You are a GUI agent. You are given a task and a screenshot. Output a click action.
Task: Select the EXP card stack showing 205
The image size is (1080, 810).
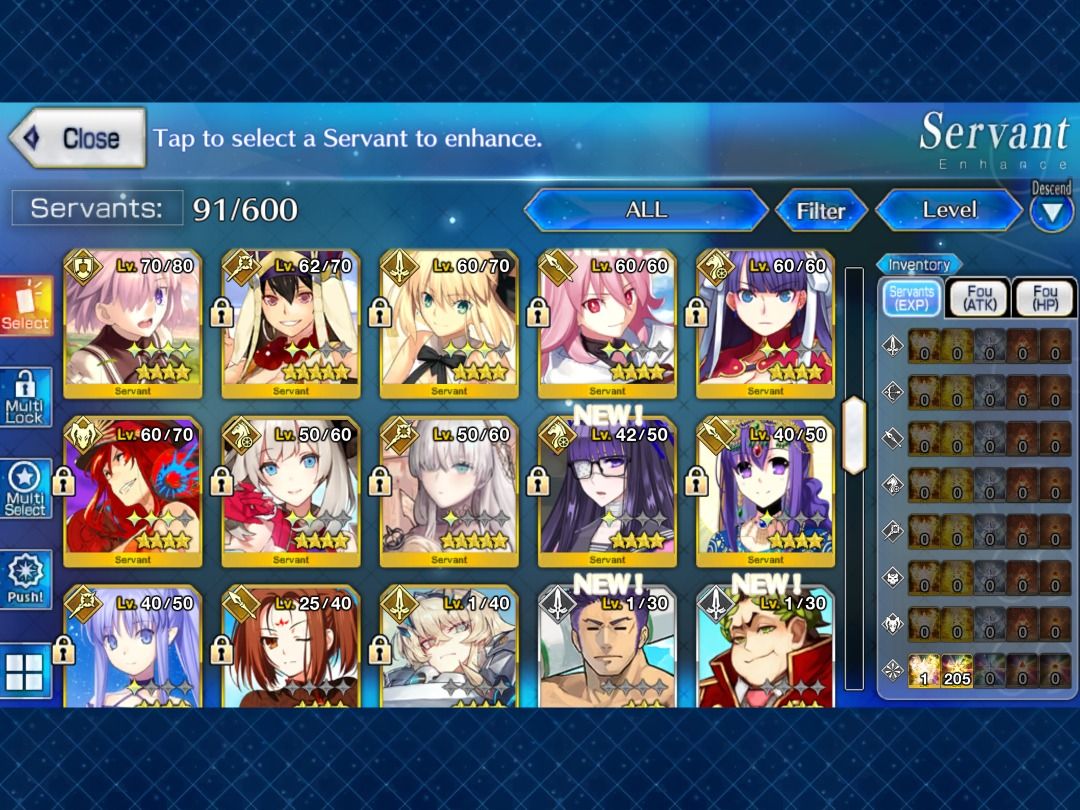tap(957, 671)
